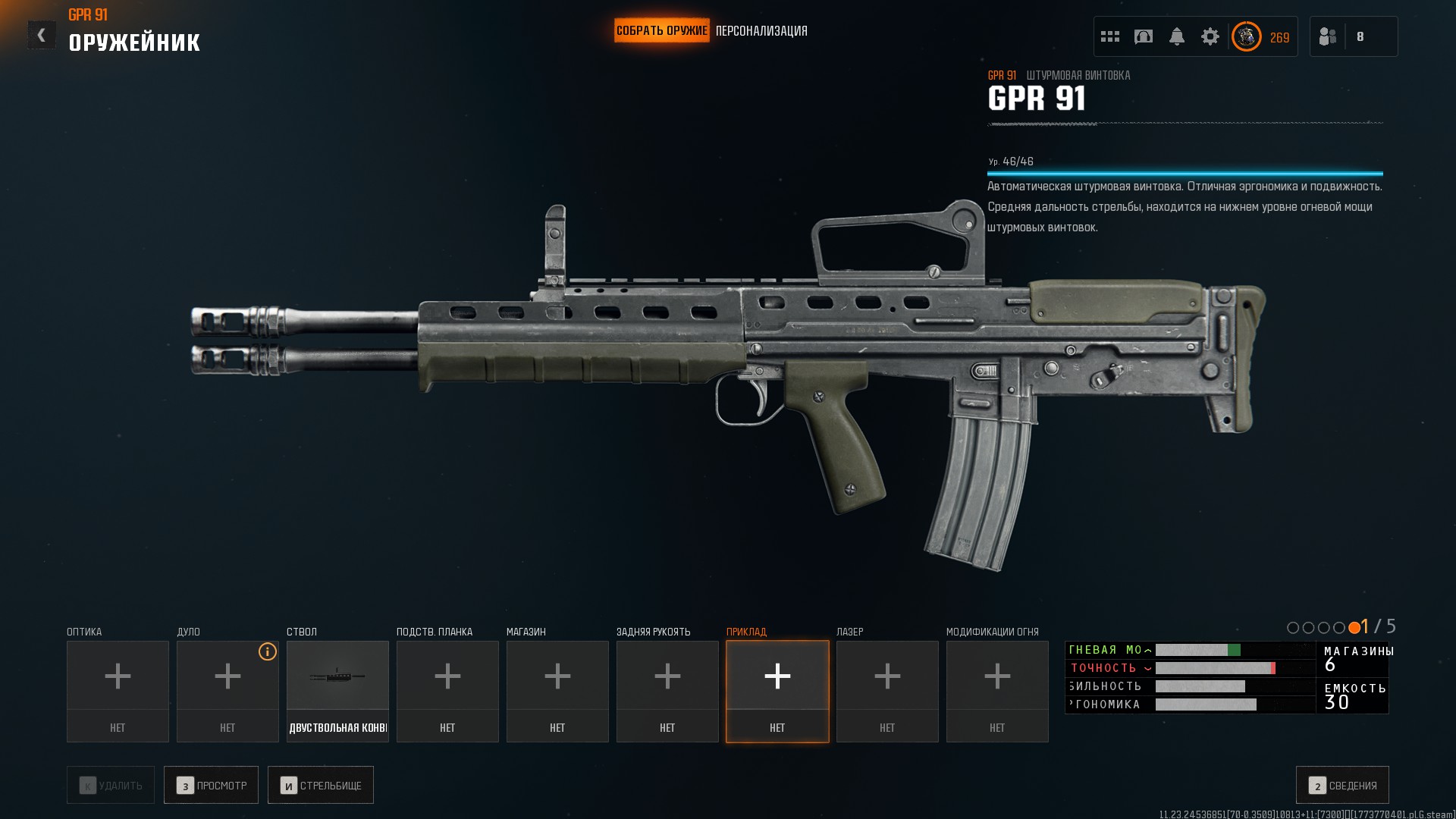Select the Оптика attachment slot
Image resolution: width=1456 pixels, height=819 pixels.
pyautogui.click(x=118, y=691)
